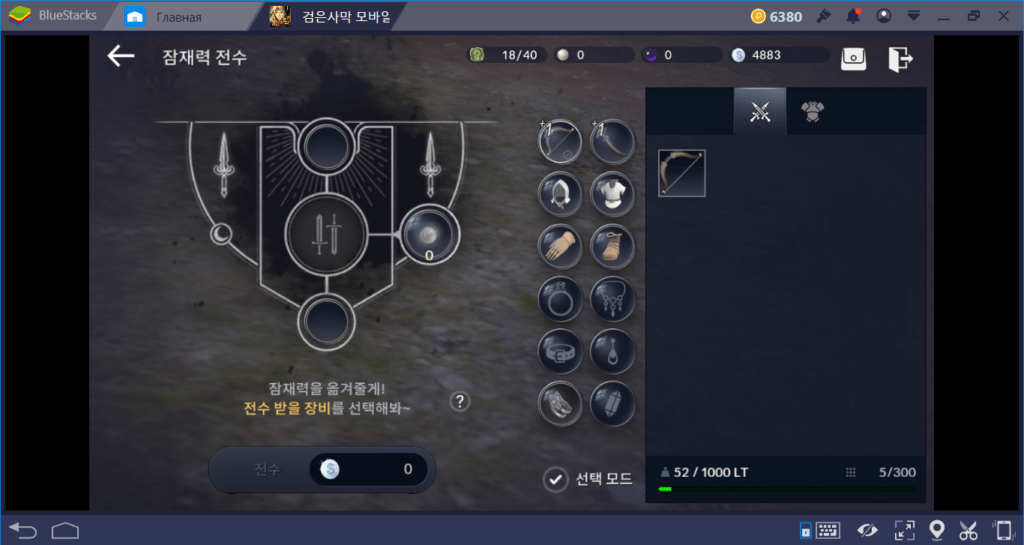The height and width of the screenshot is (545, 1024).
Task: Go back using the arrow button
Action: (121, 56)
